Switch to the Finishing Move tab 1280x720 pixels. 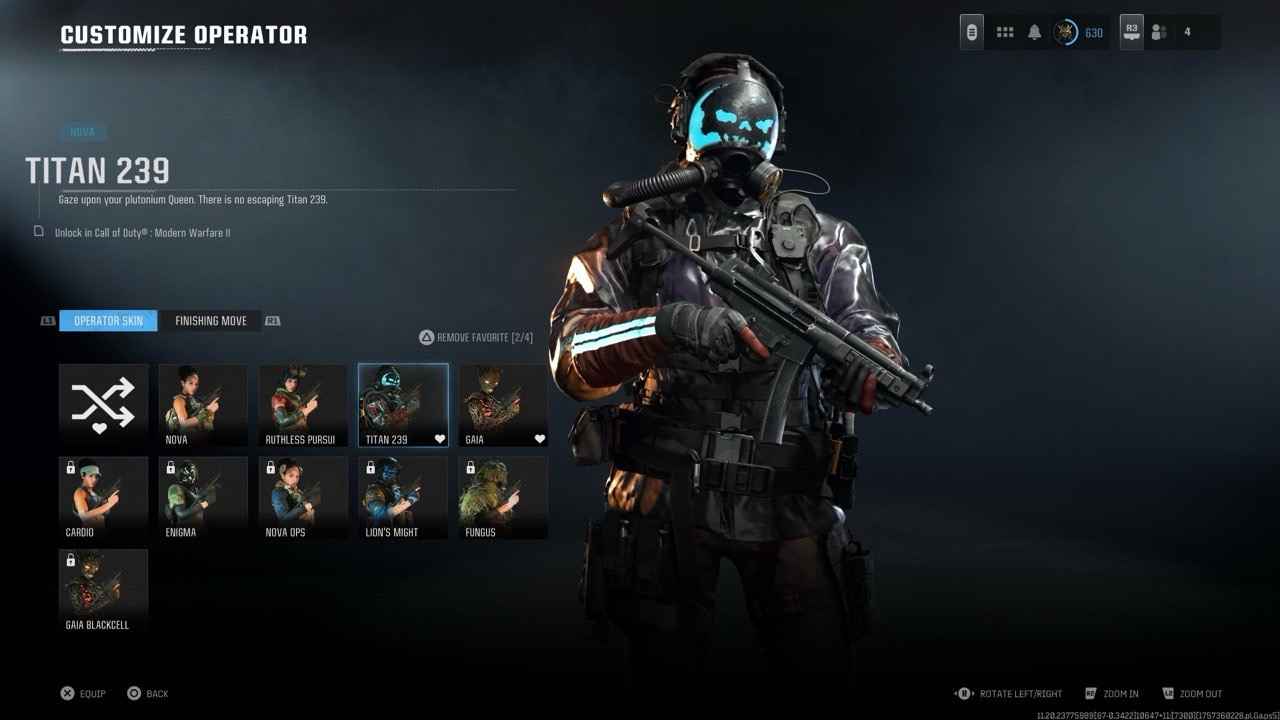(210, 321)
